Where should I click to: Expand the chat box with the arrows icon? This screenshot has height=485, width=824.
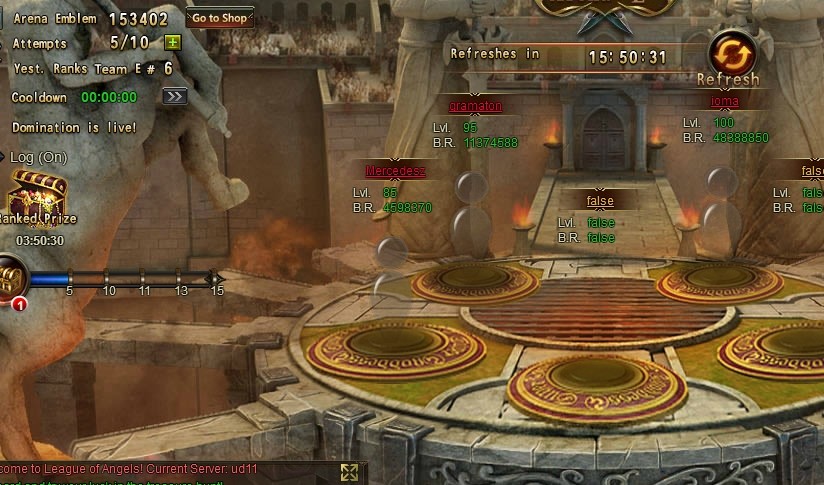(349, 472)
